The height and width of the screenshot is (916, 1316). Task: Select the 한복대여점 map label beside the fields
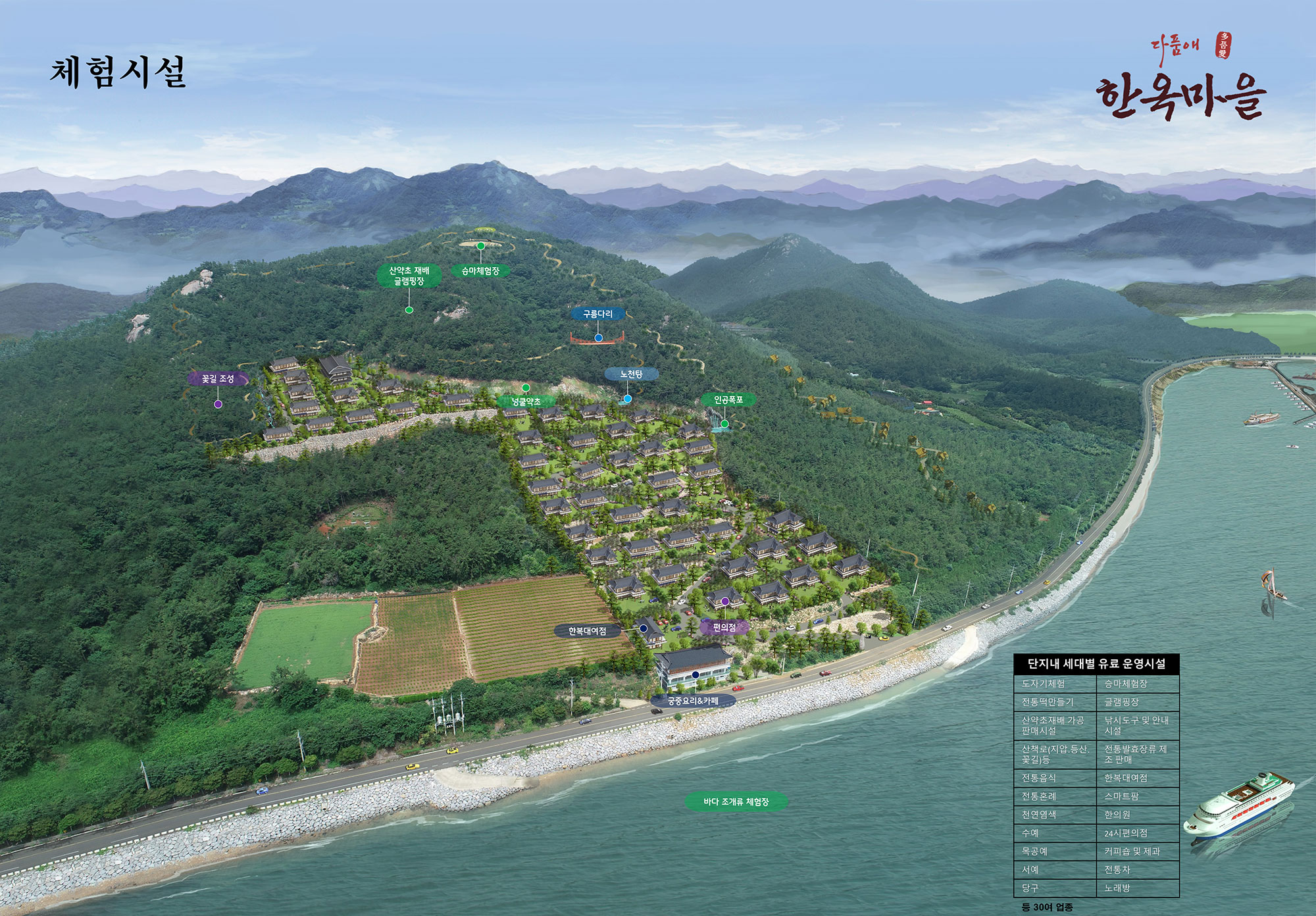click(x=587, y=631)
